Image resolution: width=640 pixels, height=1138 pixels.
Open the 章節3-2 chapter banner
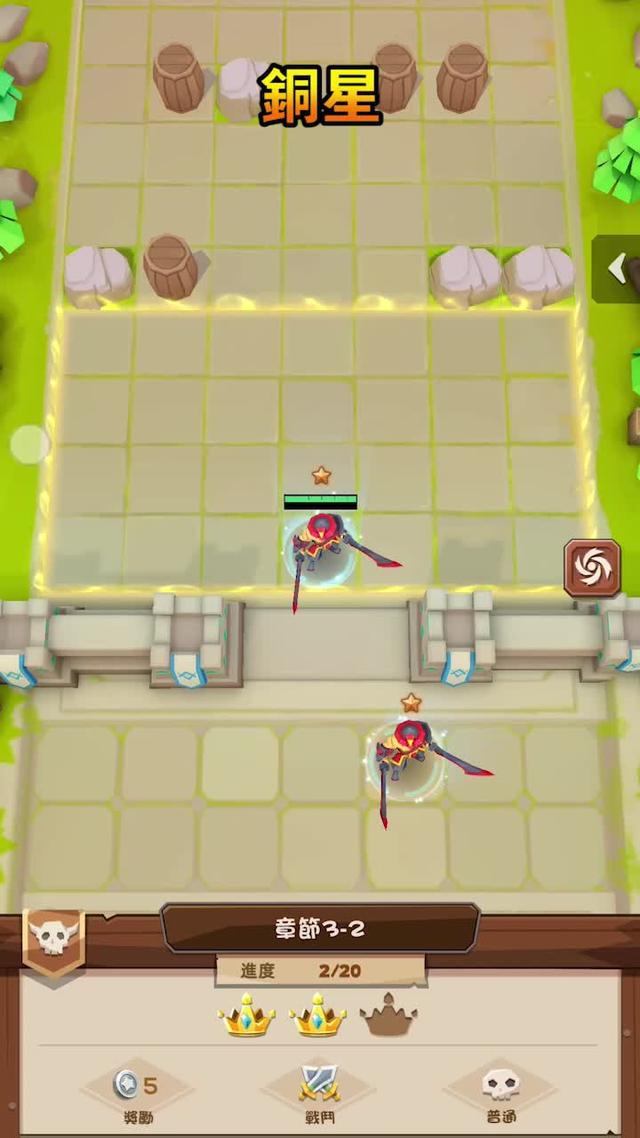click(320, 928)
